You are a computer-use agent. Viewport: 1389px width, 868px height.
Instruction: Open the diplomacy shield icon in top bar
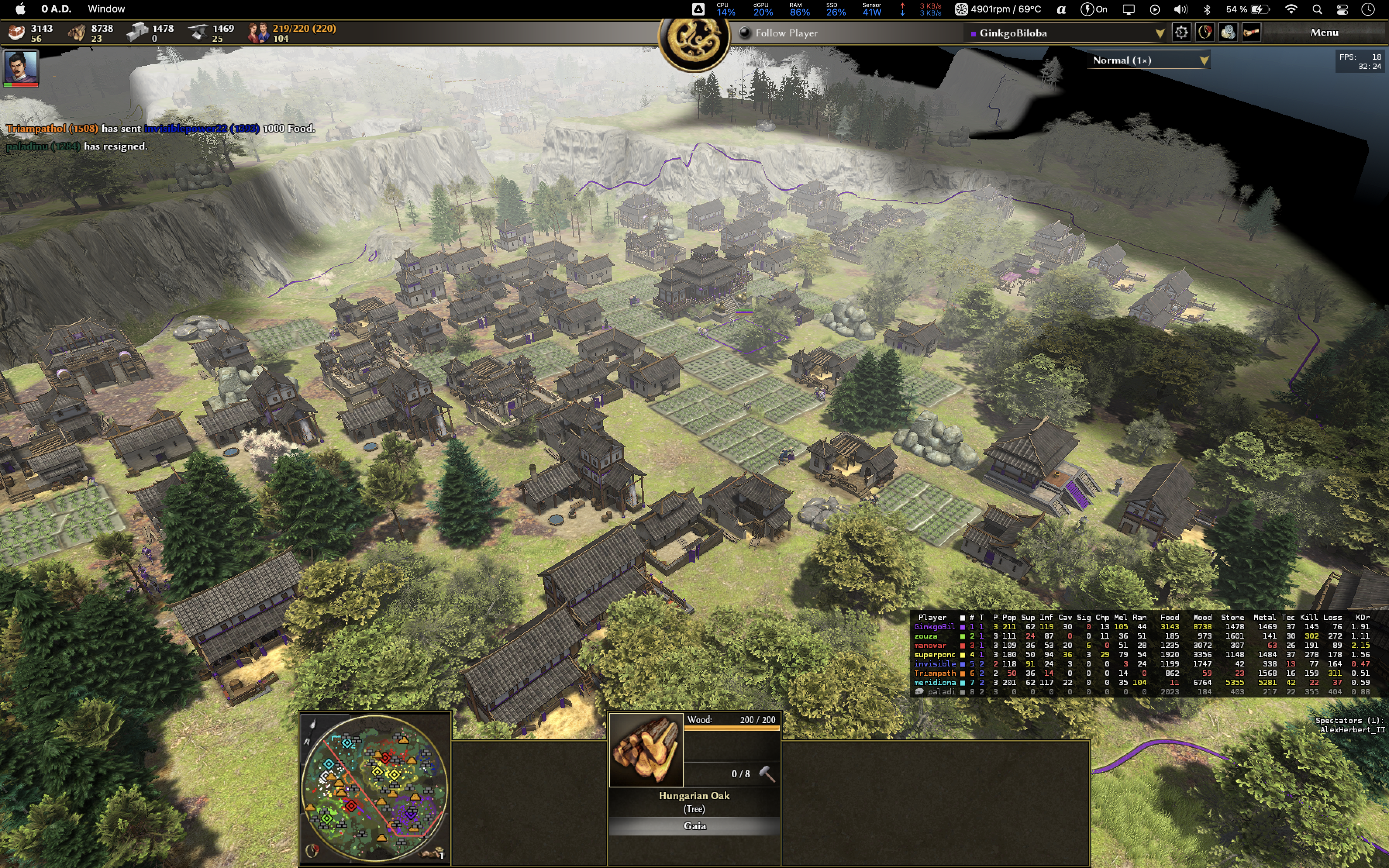tap(1205, 33)
